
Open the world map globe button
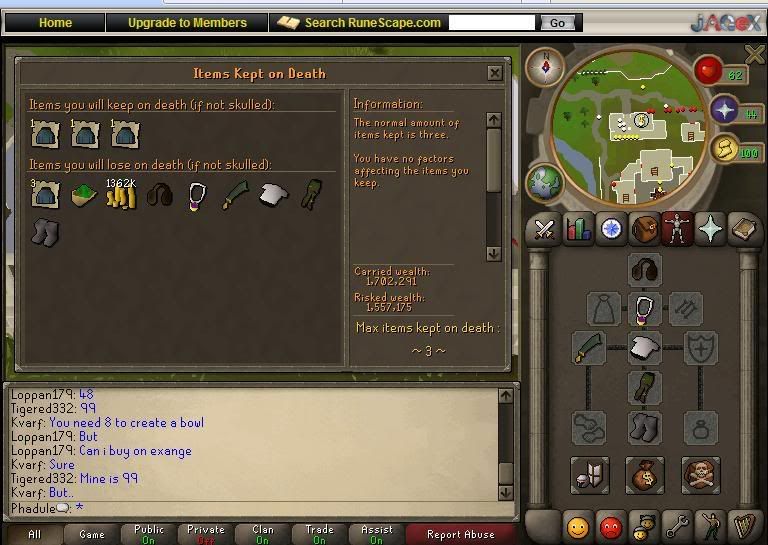[545, 185]
